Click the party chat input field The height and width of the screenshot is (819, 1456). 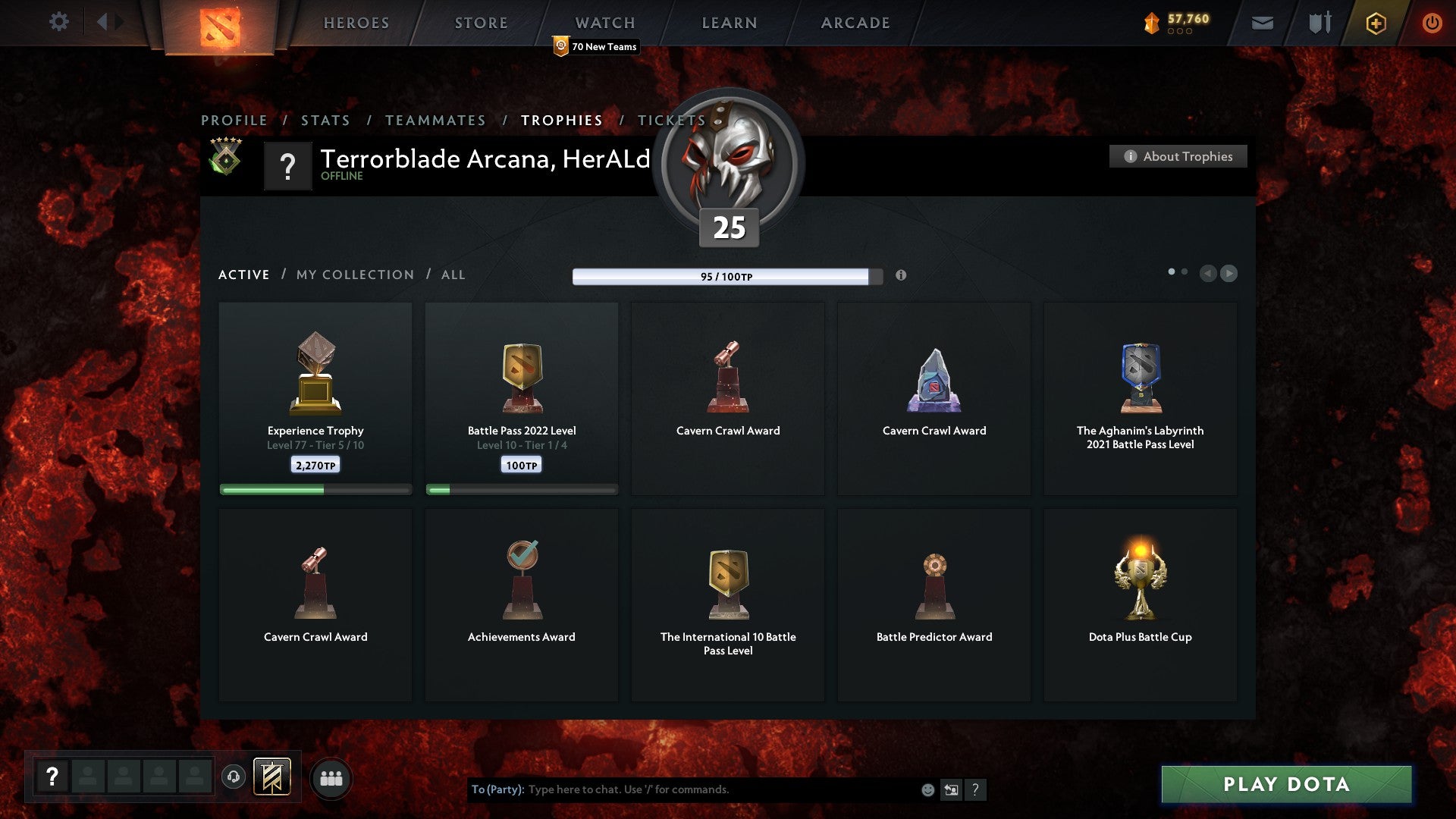pos(682,789)
